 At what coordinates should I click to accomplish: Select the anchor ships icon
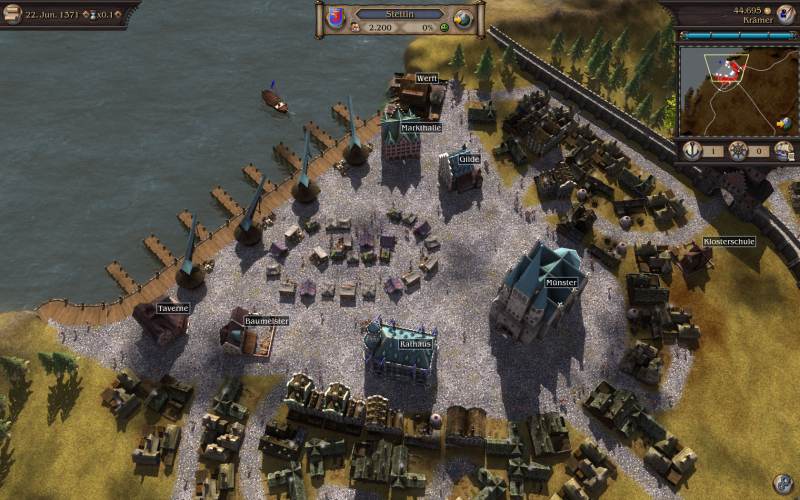(690, 150)
